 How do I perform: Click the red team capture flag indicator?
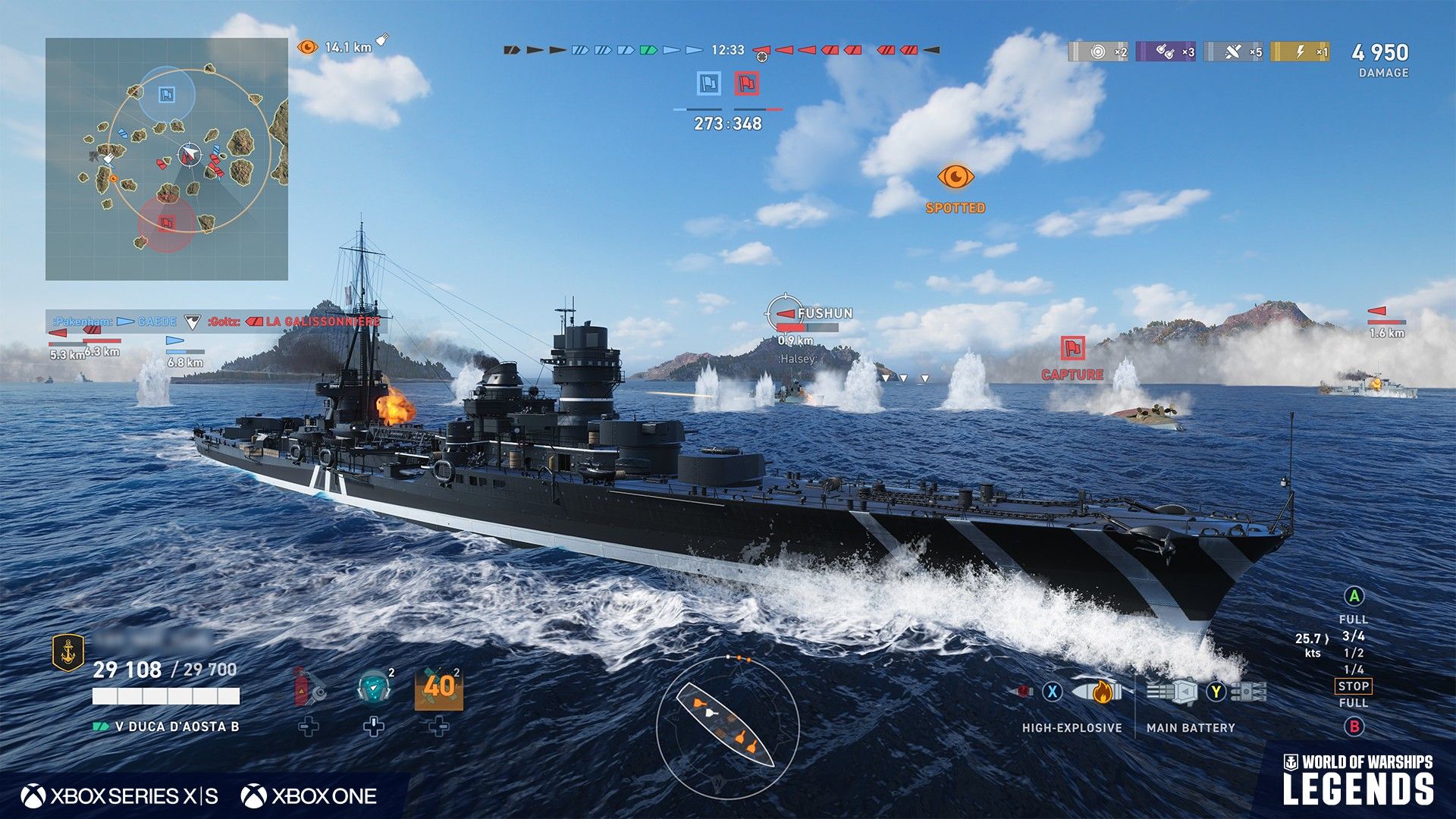point(747,83)
